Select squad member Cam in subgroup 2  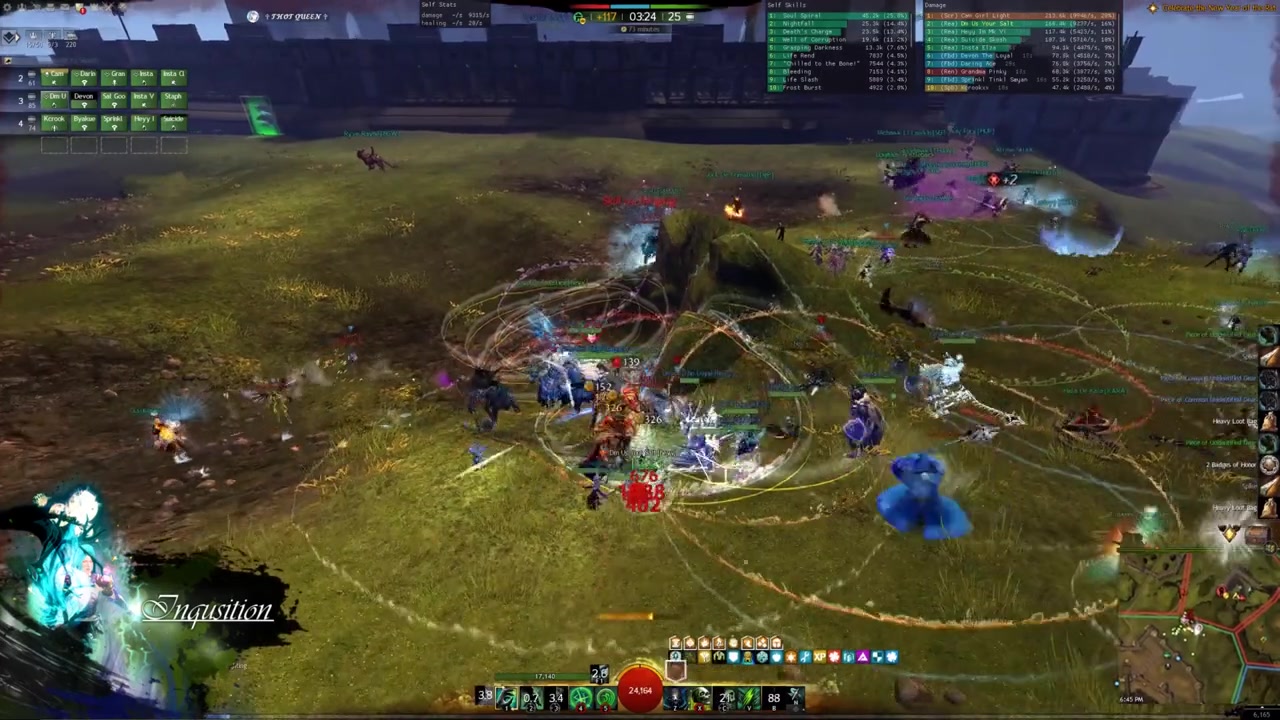pos(54,76)
